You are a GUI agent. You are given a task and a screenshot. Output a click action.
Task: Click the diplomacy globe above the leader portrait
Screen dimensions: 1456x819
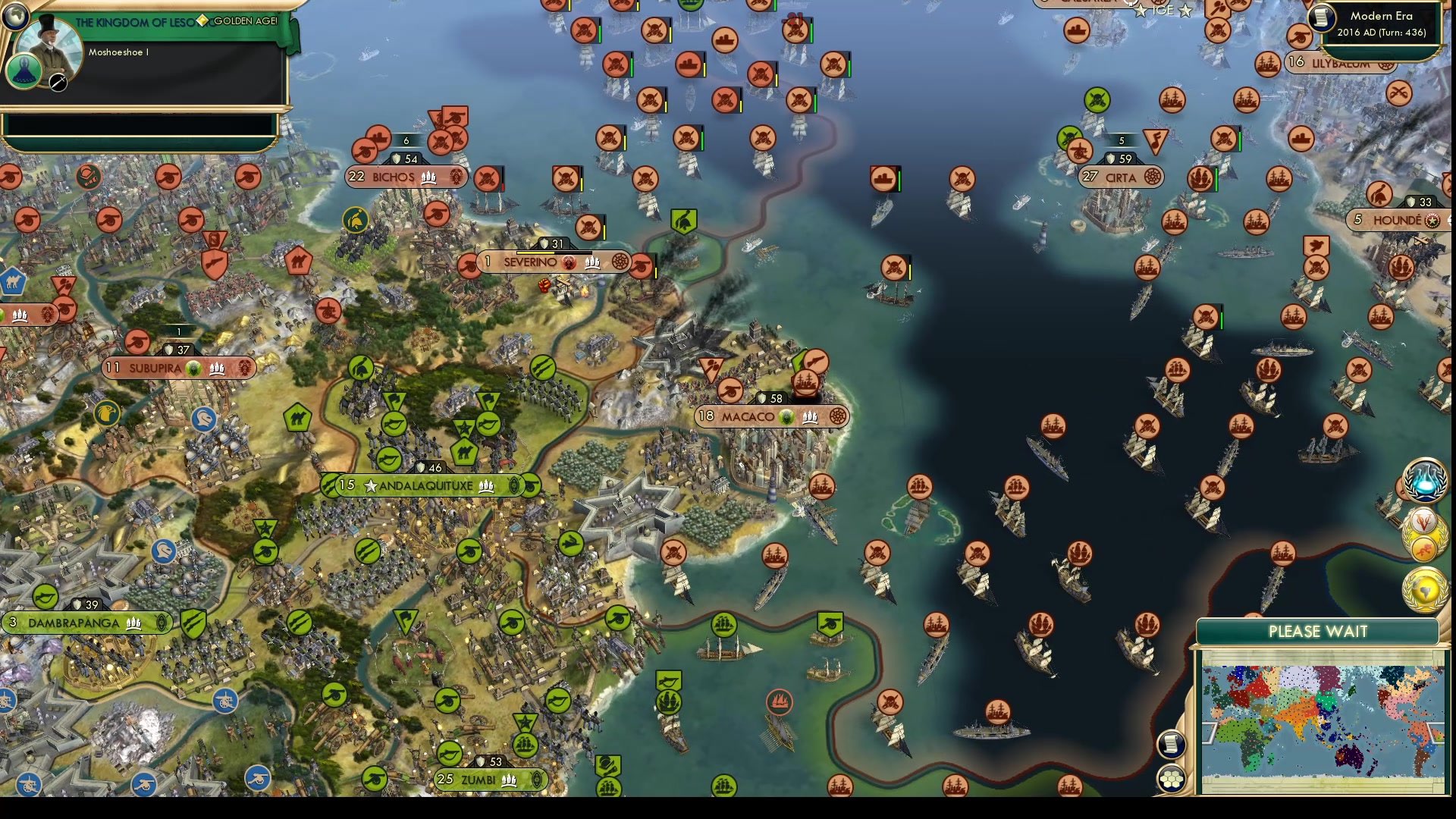pos(15,15)
